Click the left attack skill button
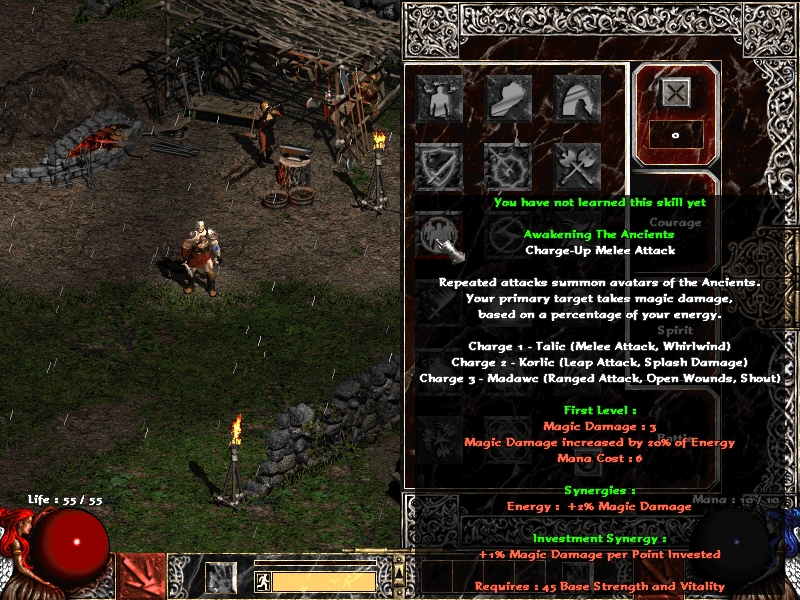The image size is (800, 600). (139, 577)
